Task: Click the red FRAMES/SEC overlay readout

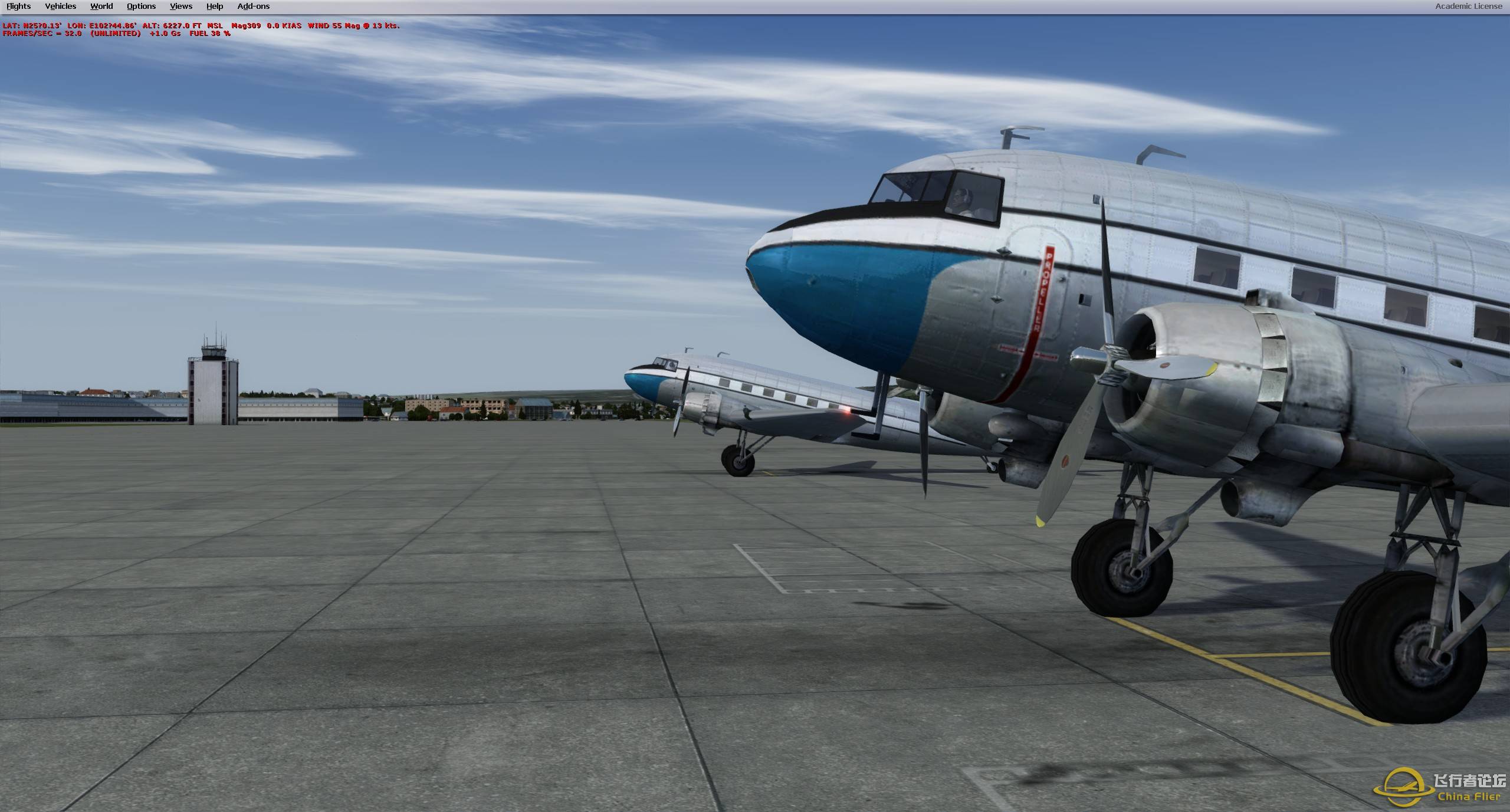Action: (x=41, y=34)
